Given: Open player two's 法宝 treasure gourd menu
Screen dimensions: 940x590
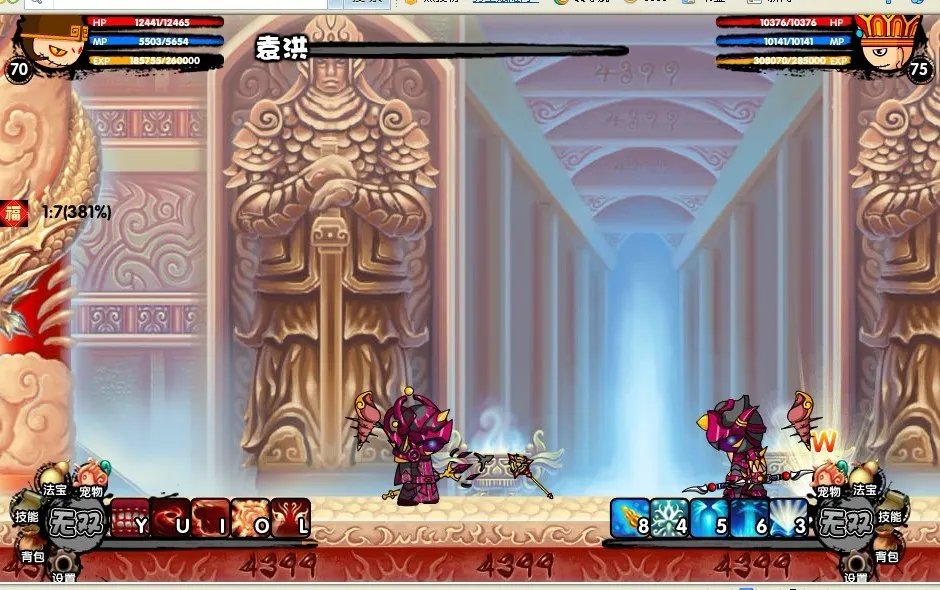Looking at the screenshot, I should pyautogui.click(x=864, y=481).
